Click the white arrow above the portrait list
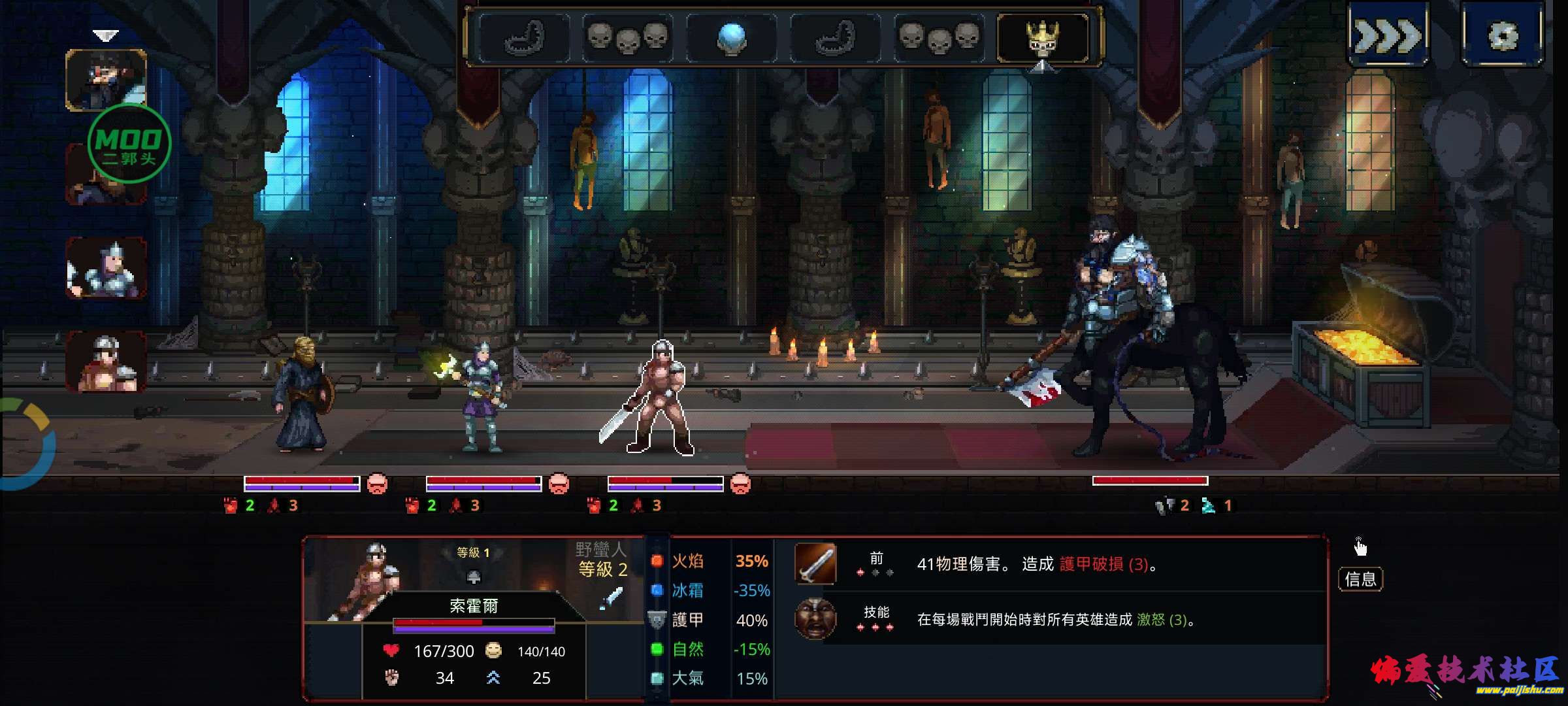The width and height of the screenshot is (1568, 706). click(x=105, y=35)
